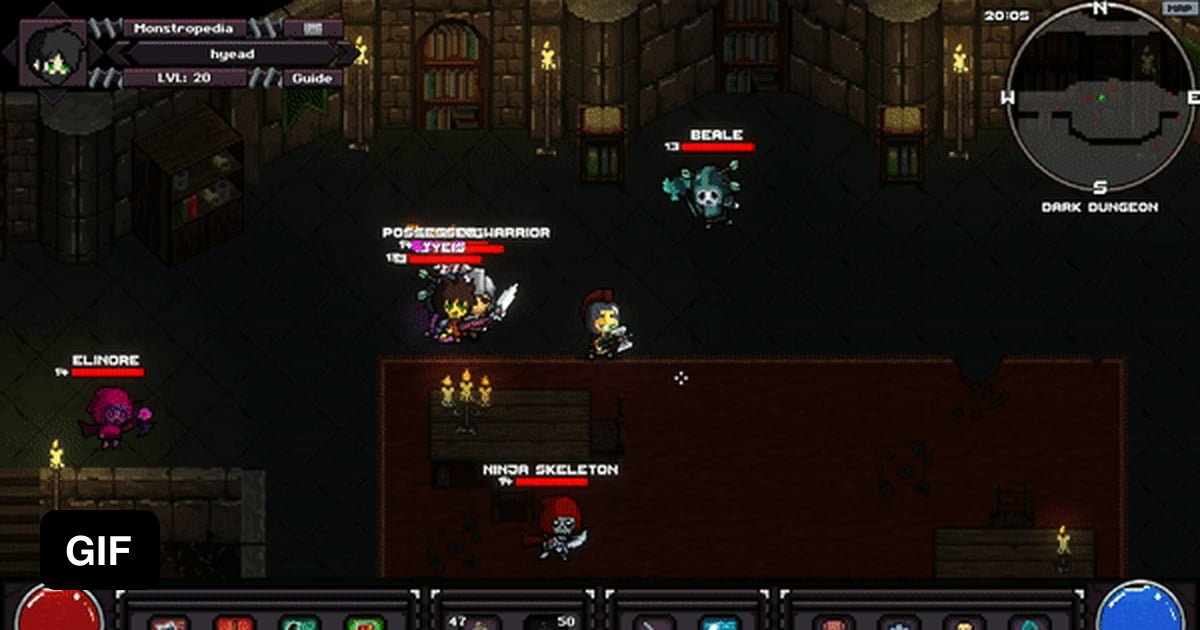Open the Monstropedia
This screenshot has width=1200, height=630.
pyautogui.click(x=184, y=28)
